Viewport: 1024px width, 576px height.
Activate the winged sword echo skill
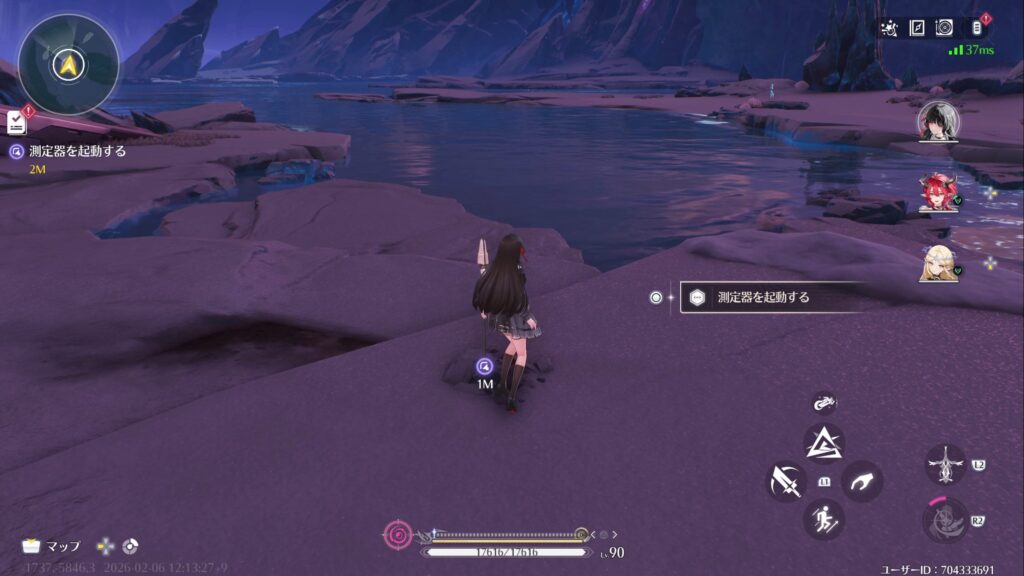[944, 465]
